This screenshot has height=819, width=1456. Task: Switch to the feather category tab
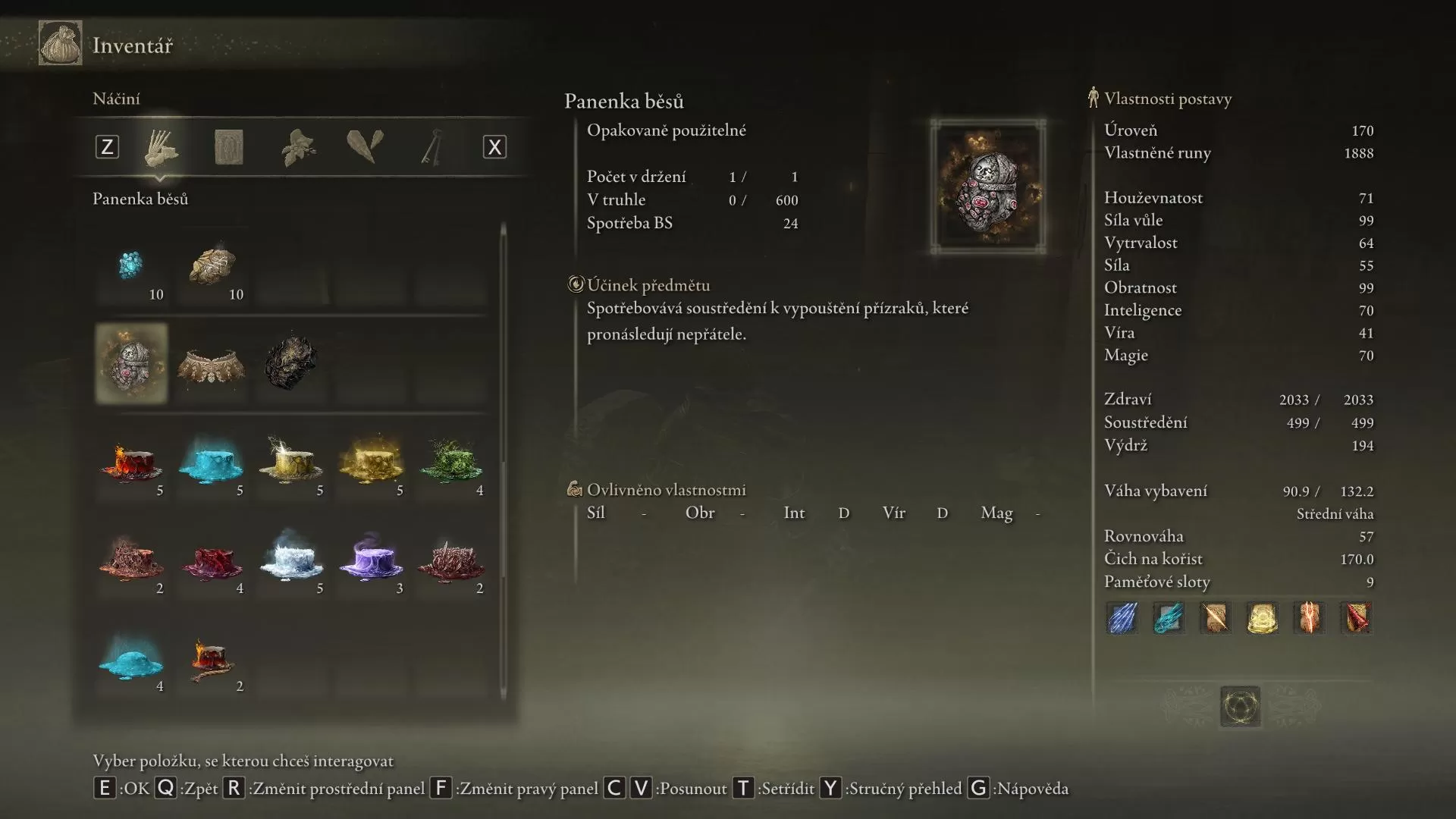365,147
